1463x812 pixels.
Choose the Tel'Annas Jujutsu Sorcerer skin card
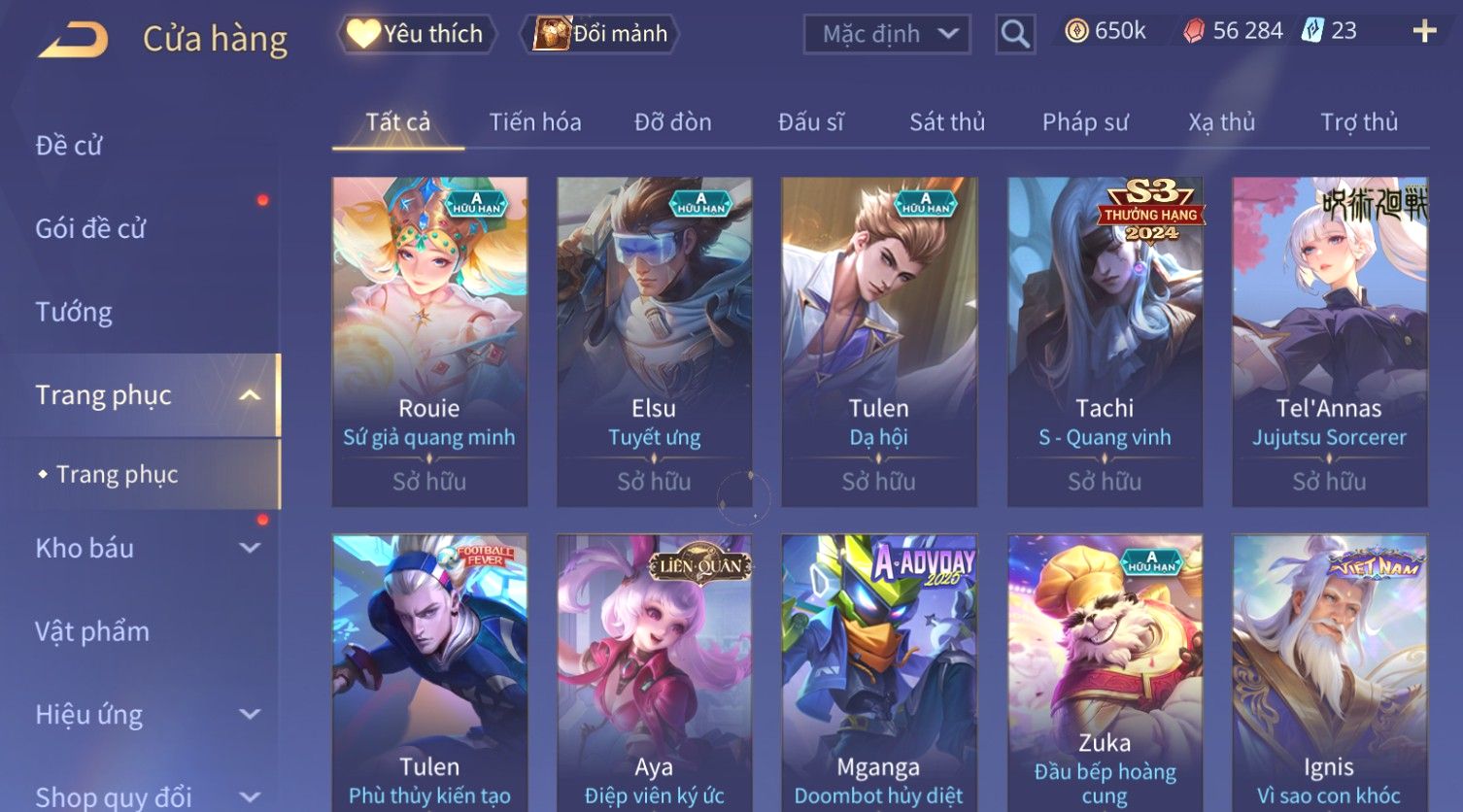[1329, 340]
